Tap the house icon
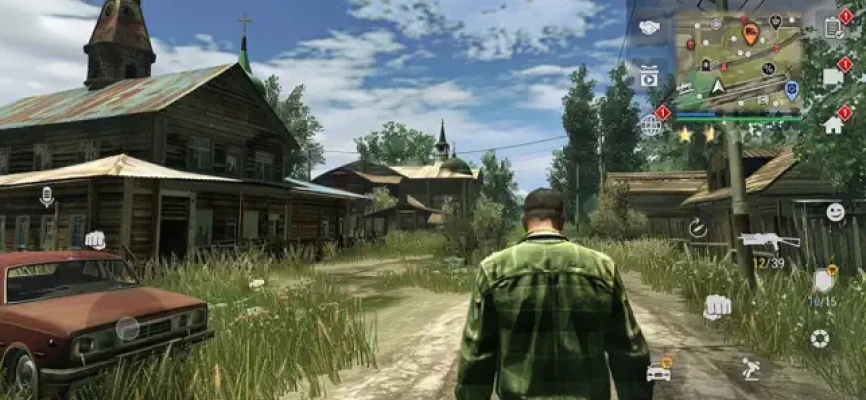 tap(833, 125)
